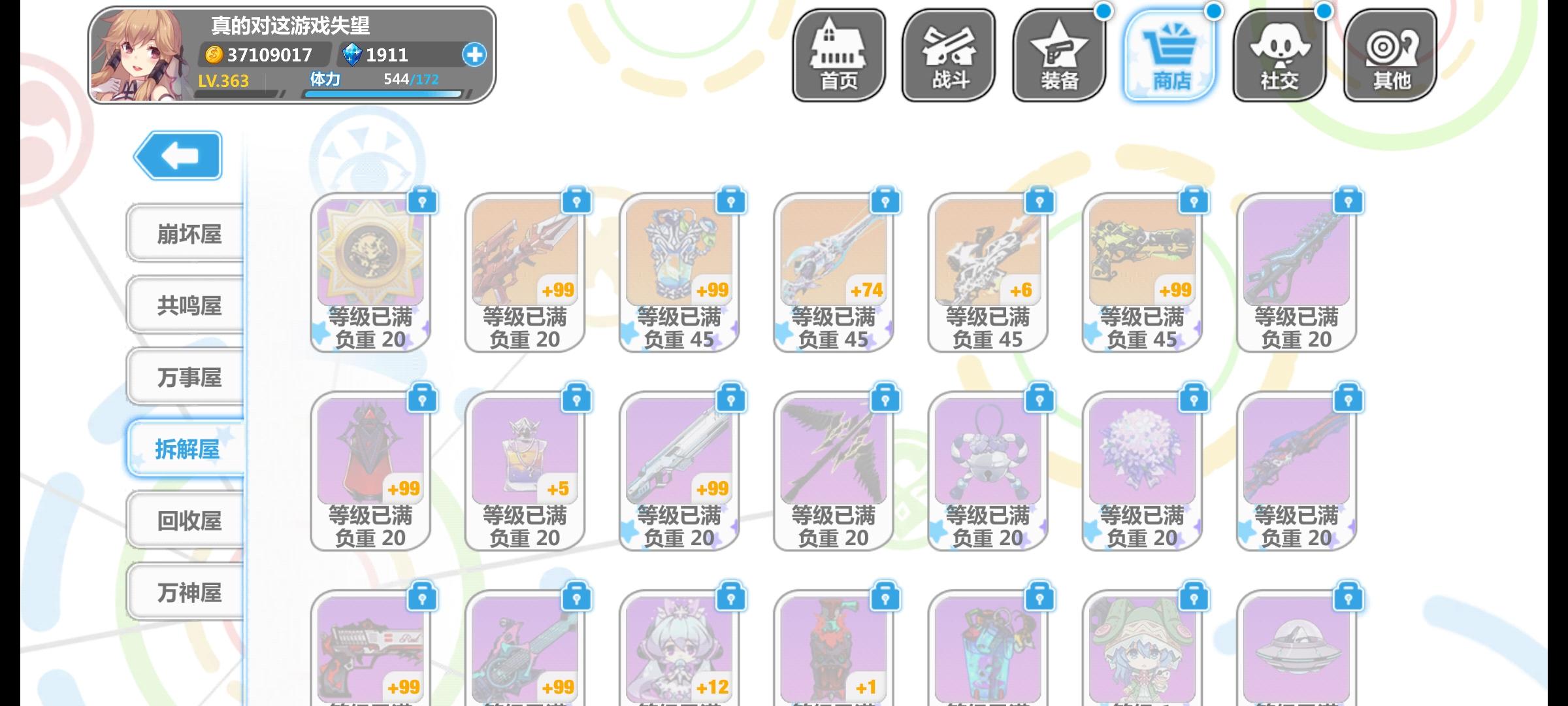Image resolution: width=1568 pixels, height=706 pixels.
Task: Select the 商店 shop cart icon
Action: [x=1169, y=54]
